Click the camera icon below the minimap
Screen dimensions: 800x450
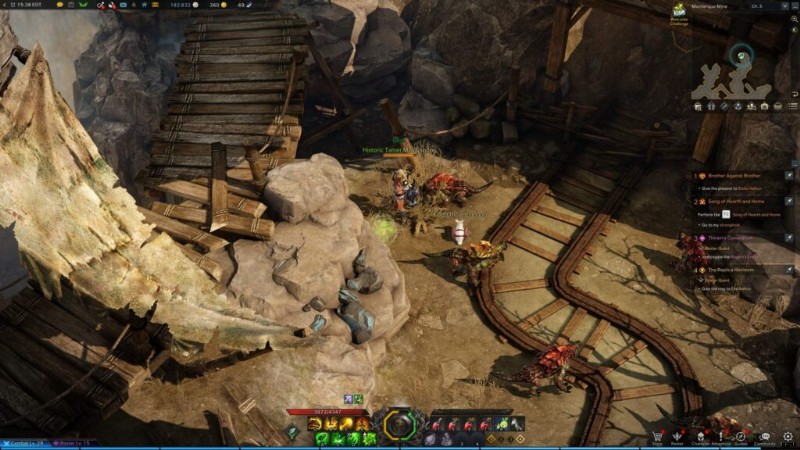[x=764, y=105]
